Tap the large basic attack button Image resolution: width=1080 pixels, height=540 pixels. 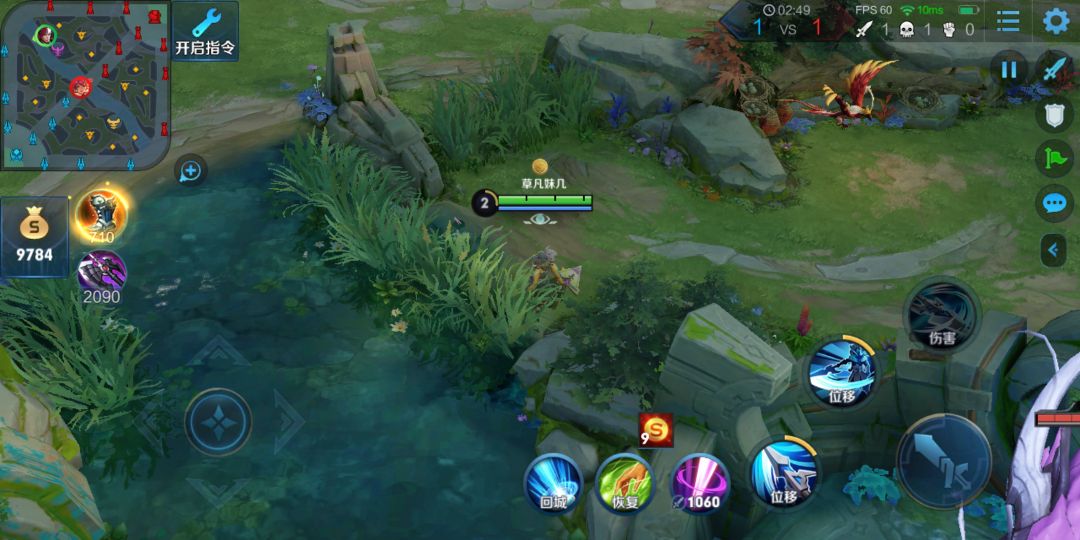click(943, 462)
